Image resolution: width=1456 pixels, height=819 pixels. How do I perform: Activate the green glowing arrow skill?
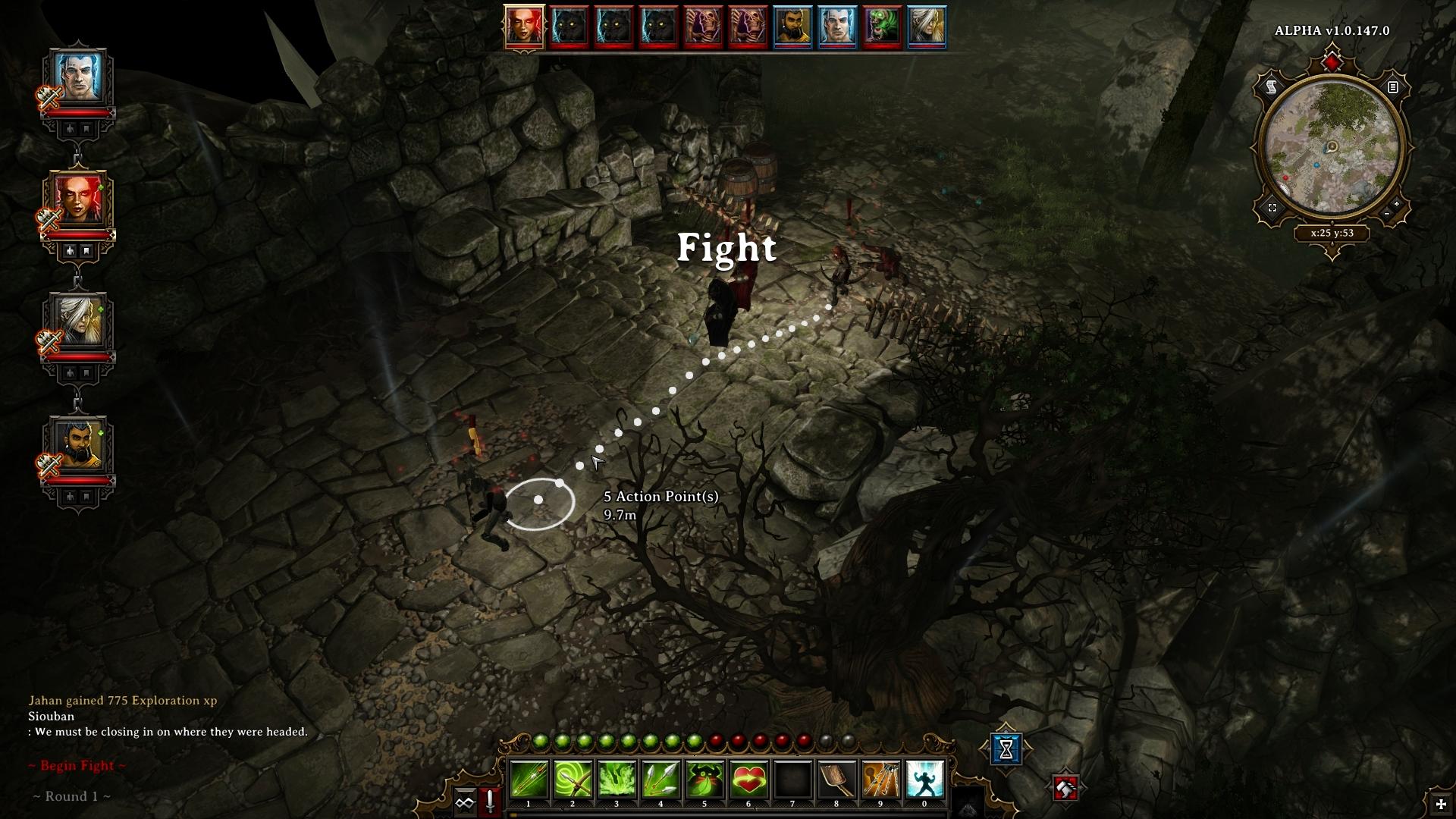(529, 780)
